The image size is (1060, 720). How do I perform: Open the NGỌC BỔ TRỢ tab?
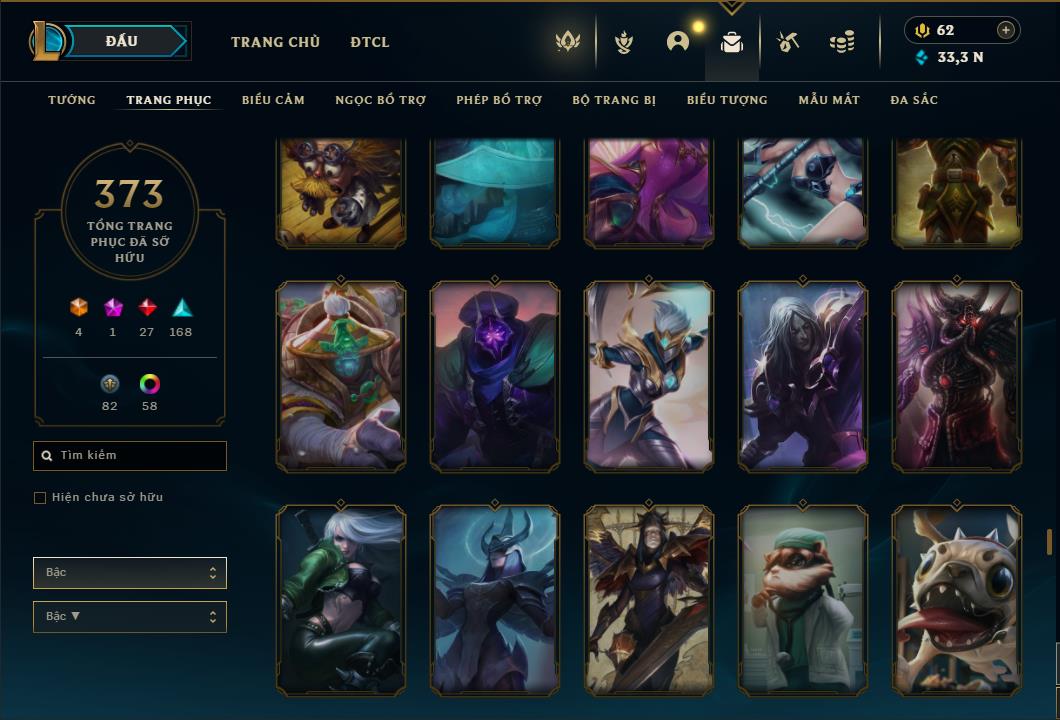click(x=380, y=100)
